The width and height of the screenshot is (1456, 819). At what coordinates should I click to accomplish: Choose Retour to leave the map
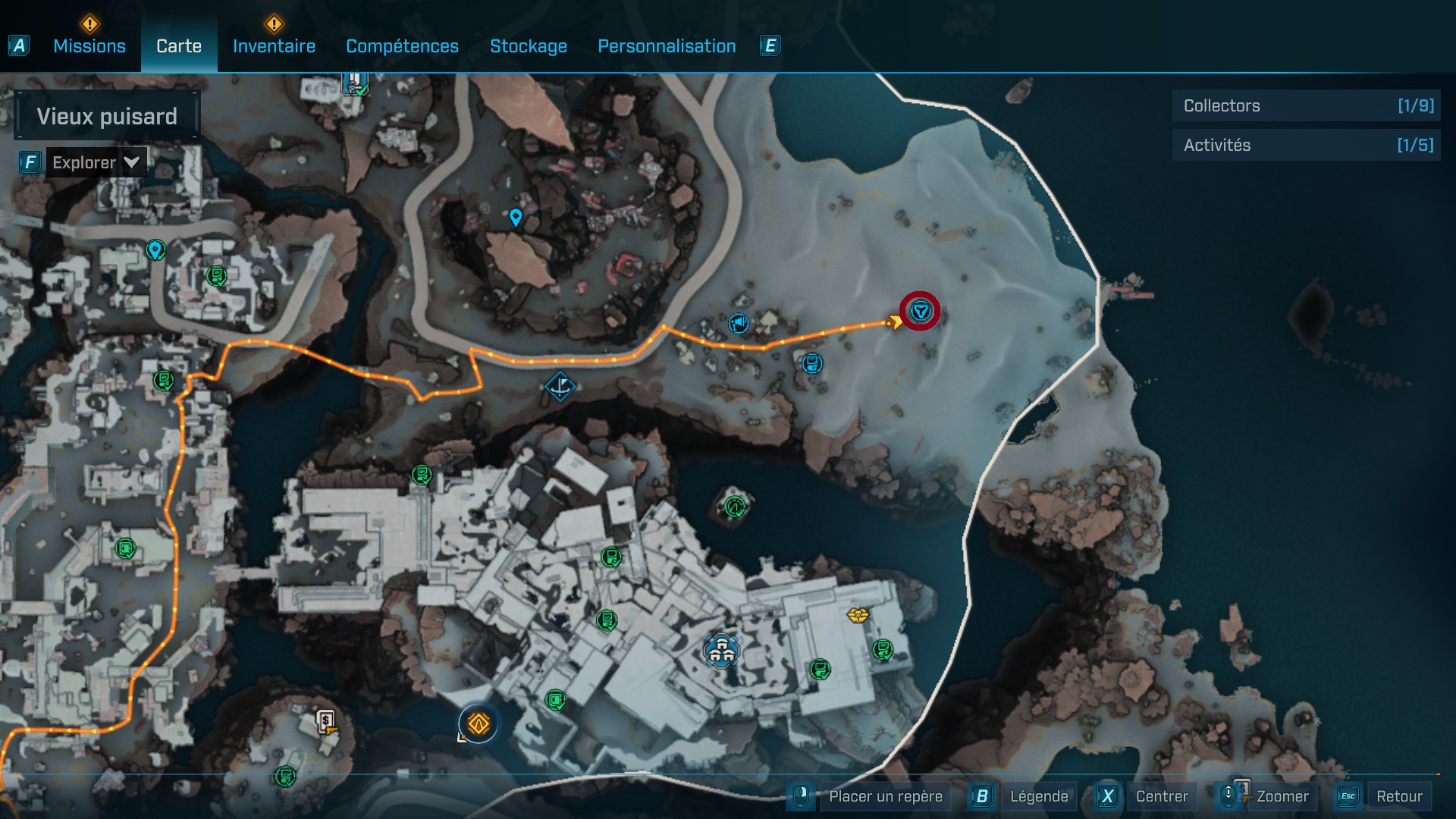click(1398, 796)
